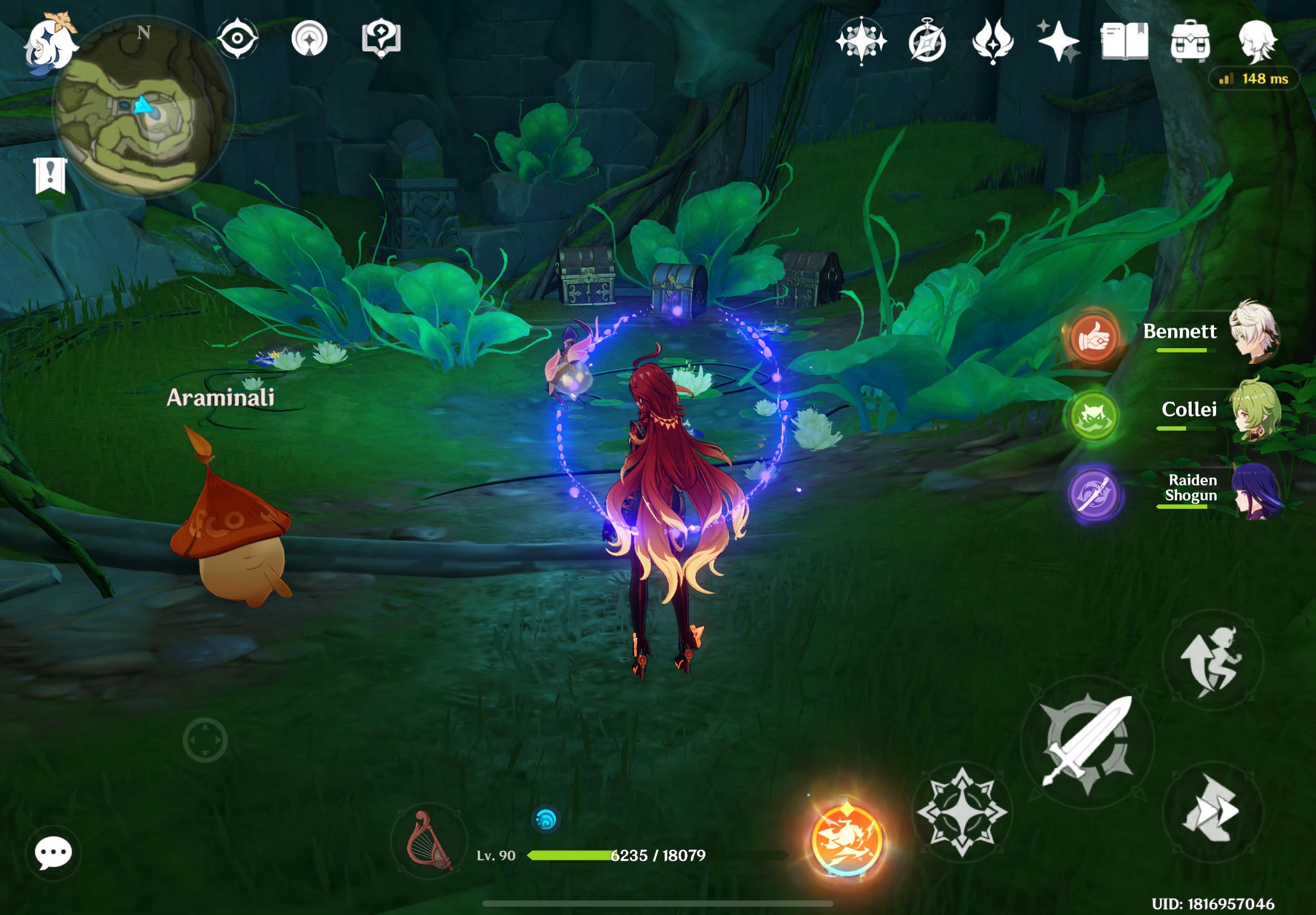Tap the jump button
The height and width of the screenshot is (915, 1316).
pyautogui.click(x=1212, y=661)
